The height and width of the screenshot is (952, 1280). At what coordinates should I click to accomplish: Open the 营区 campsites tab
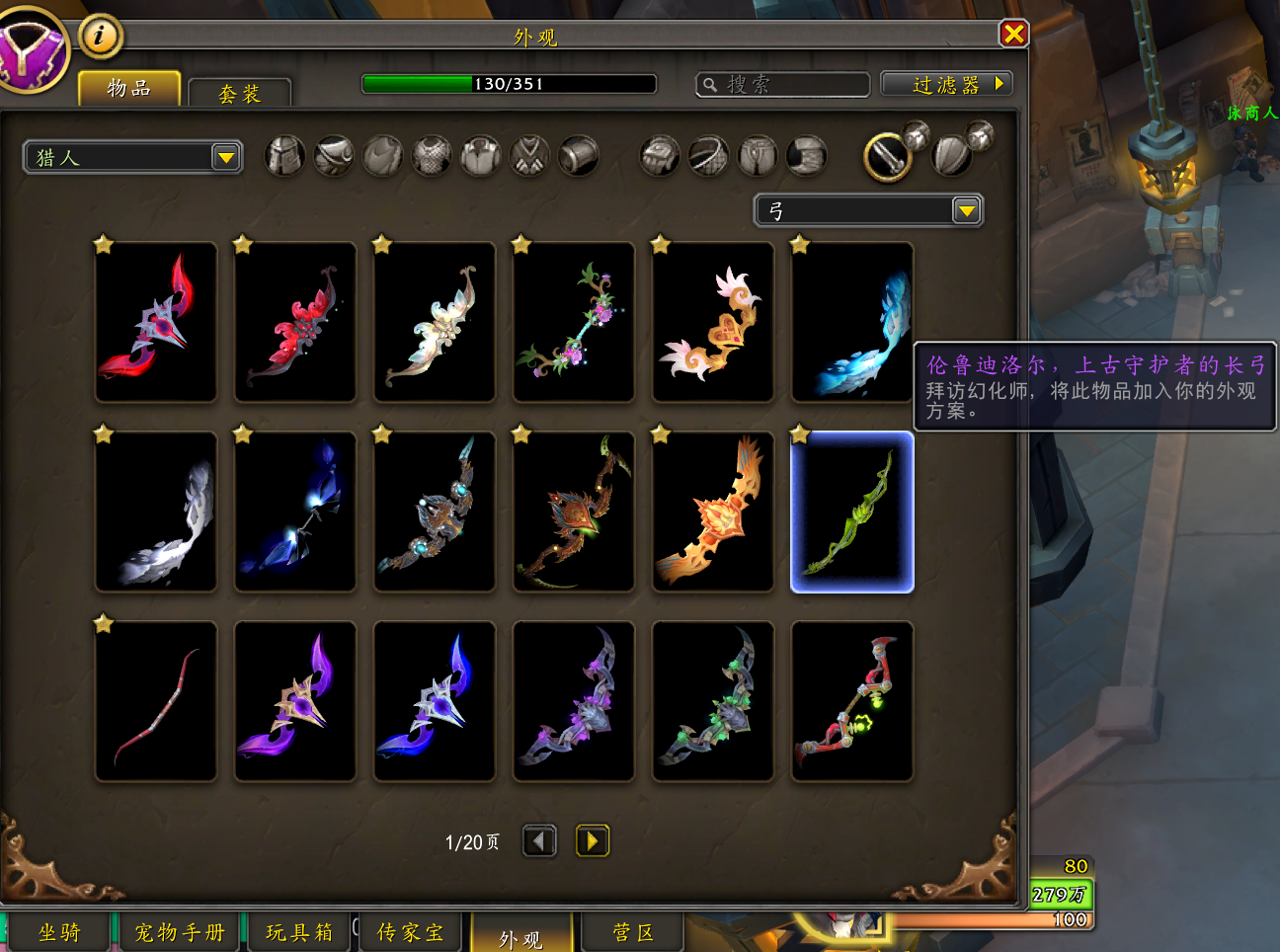click(x=633, y=933)
